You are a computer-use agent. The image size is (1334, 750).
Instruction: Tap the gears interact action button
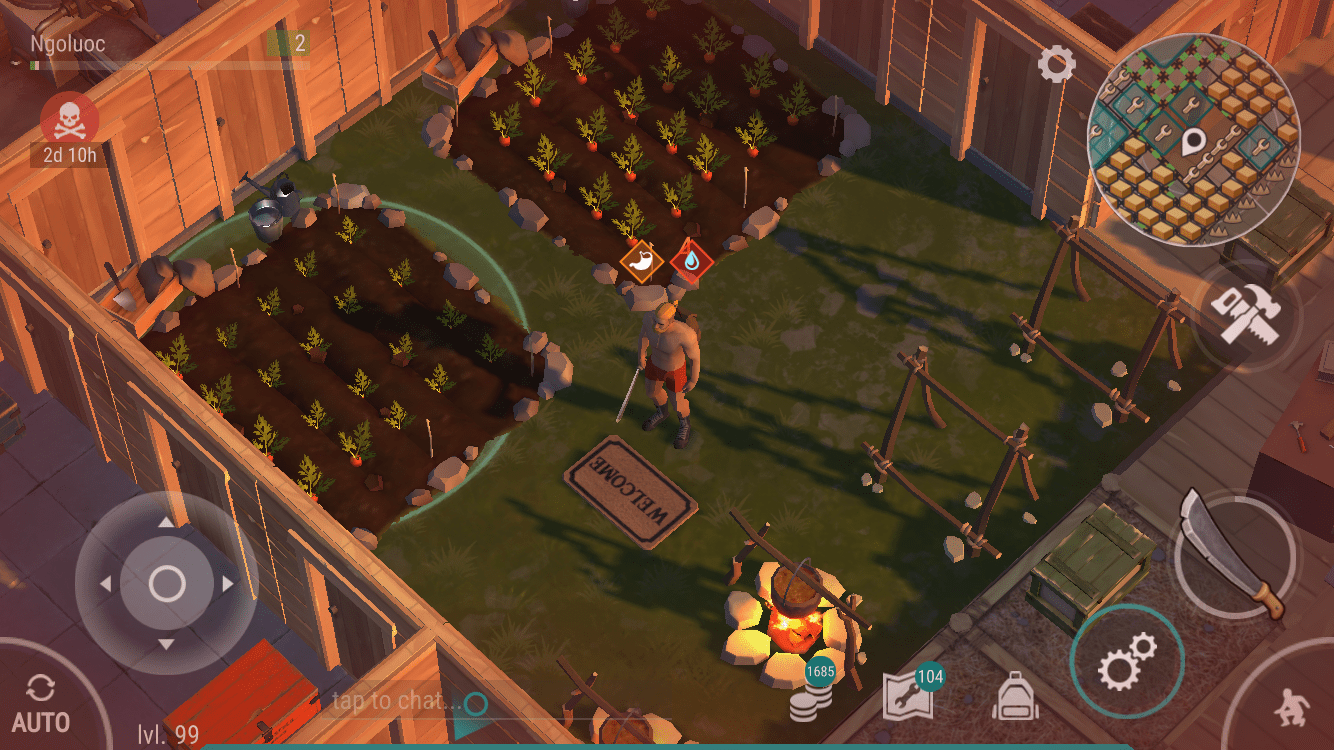[x=1126, y=661]
